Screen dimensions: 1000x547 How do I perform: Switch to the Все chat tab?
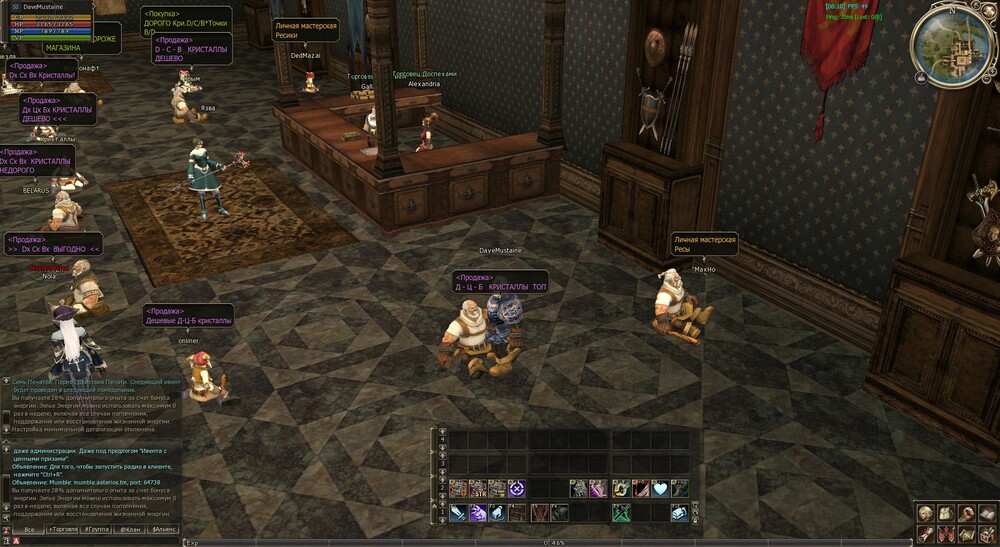[x=30, y=529]
